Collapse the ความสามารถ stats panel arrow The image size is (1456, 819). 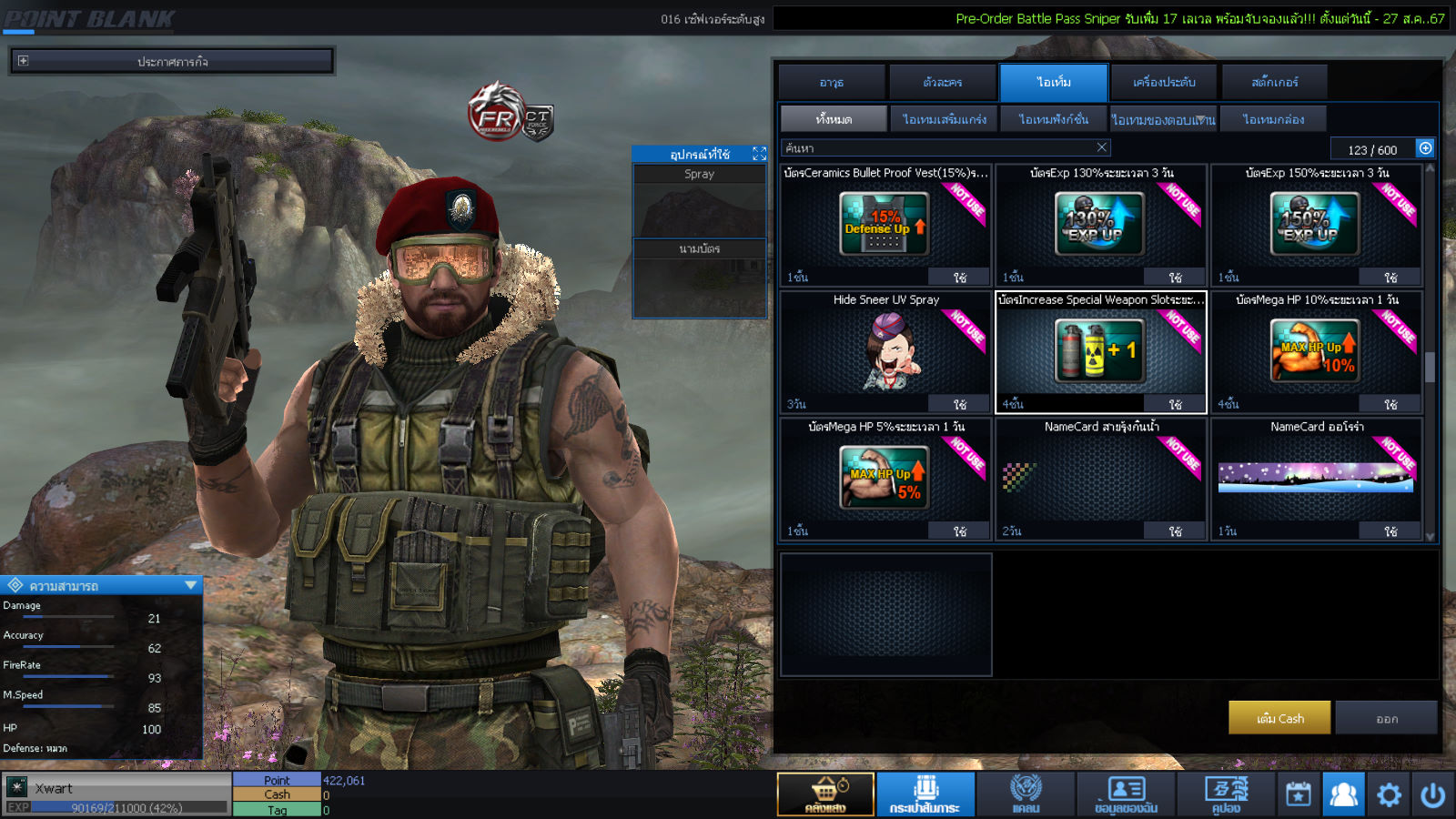click(190, 585)
